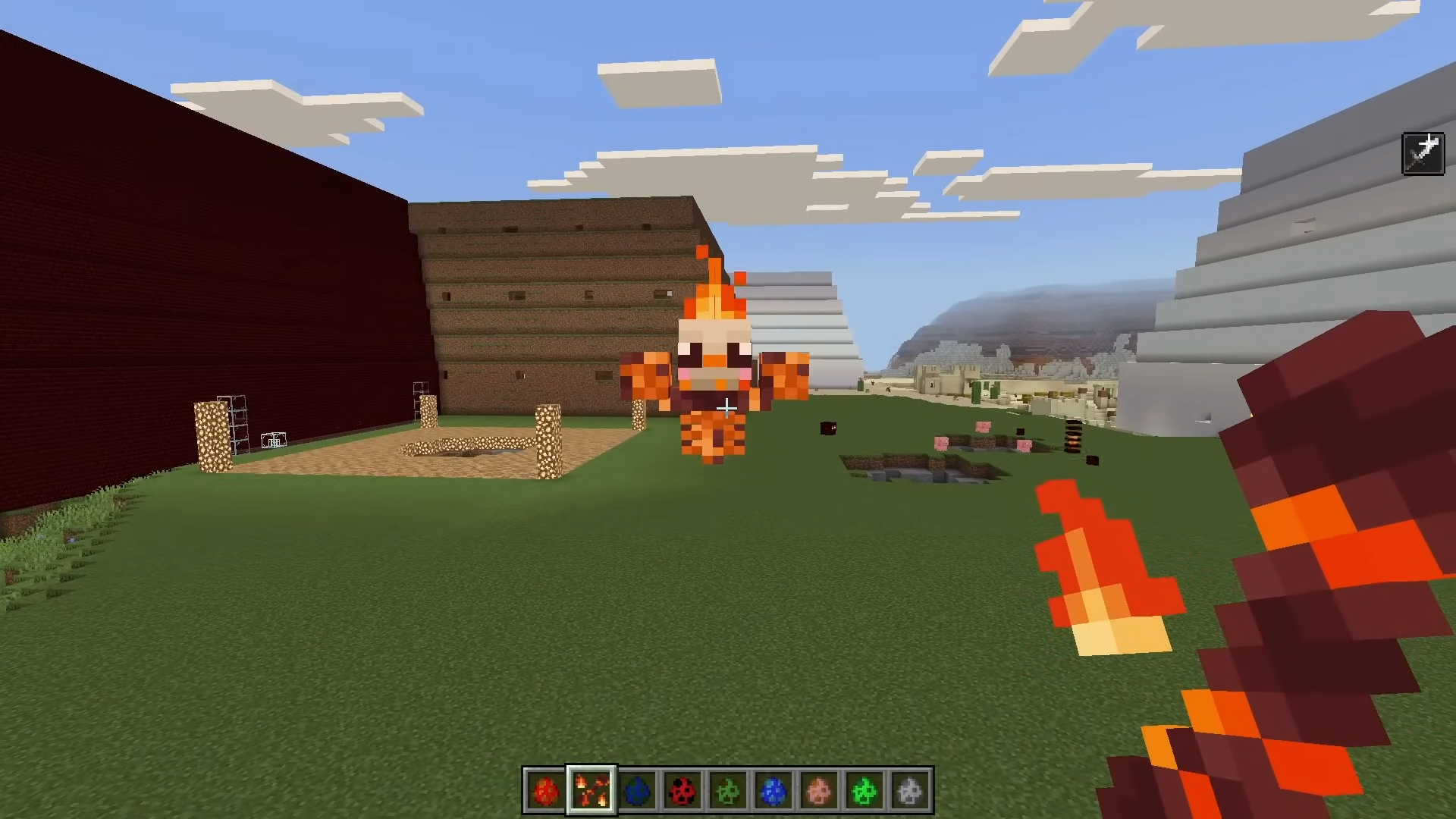Choose the dark navy blue spawn egg
This screenshot has height=819, width=1456.
(637, 791)
